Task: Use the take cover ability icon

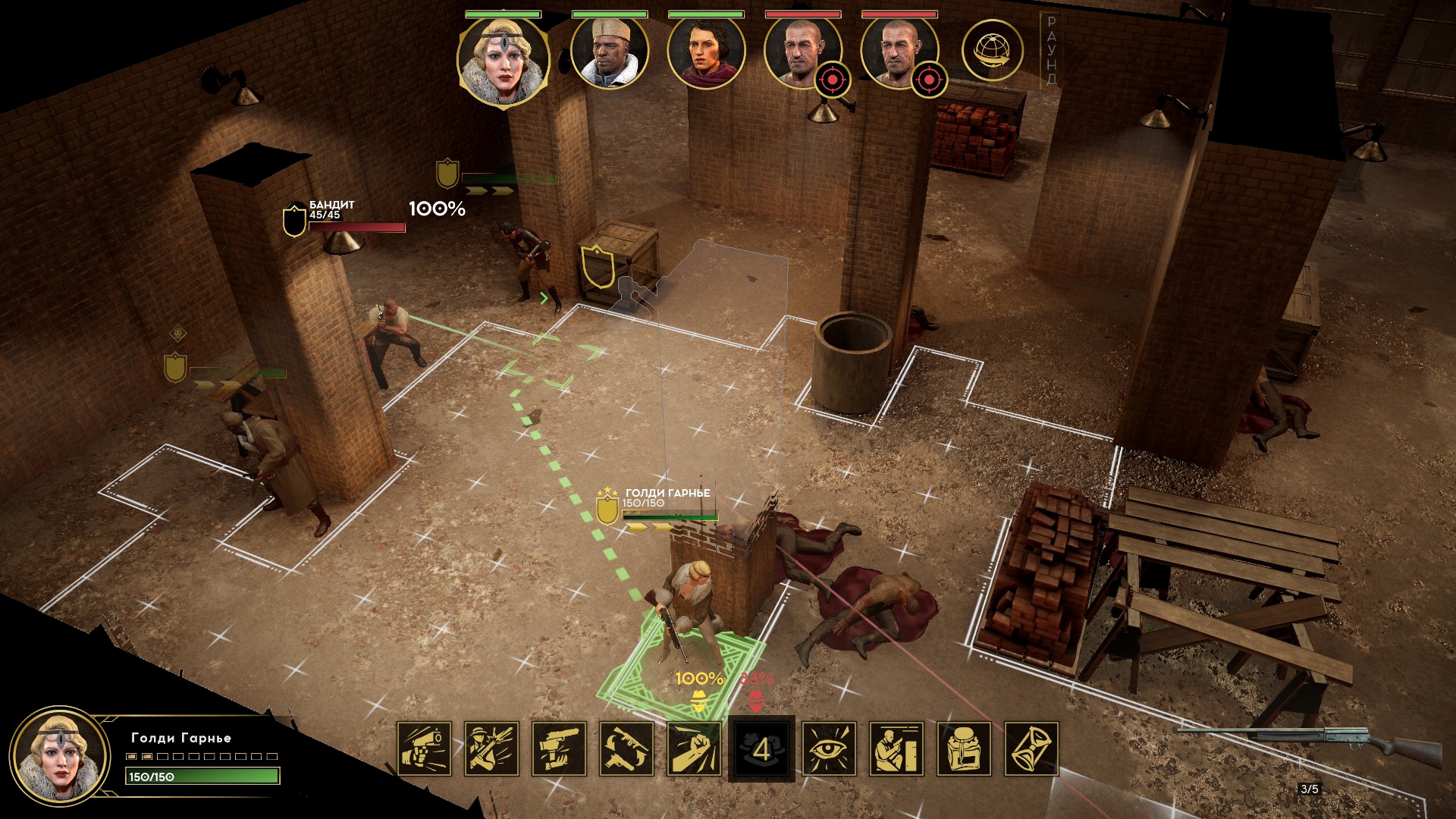Action: pos(896,749)
